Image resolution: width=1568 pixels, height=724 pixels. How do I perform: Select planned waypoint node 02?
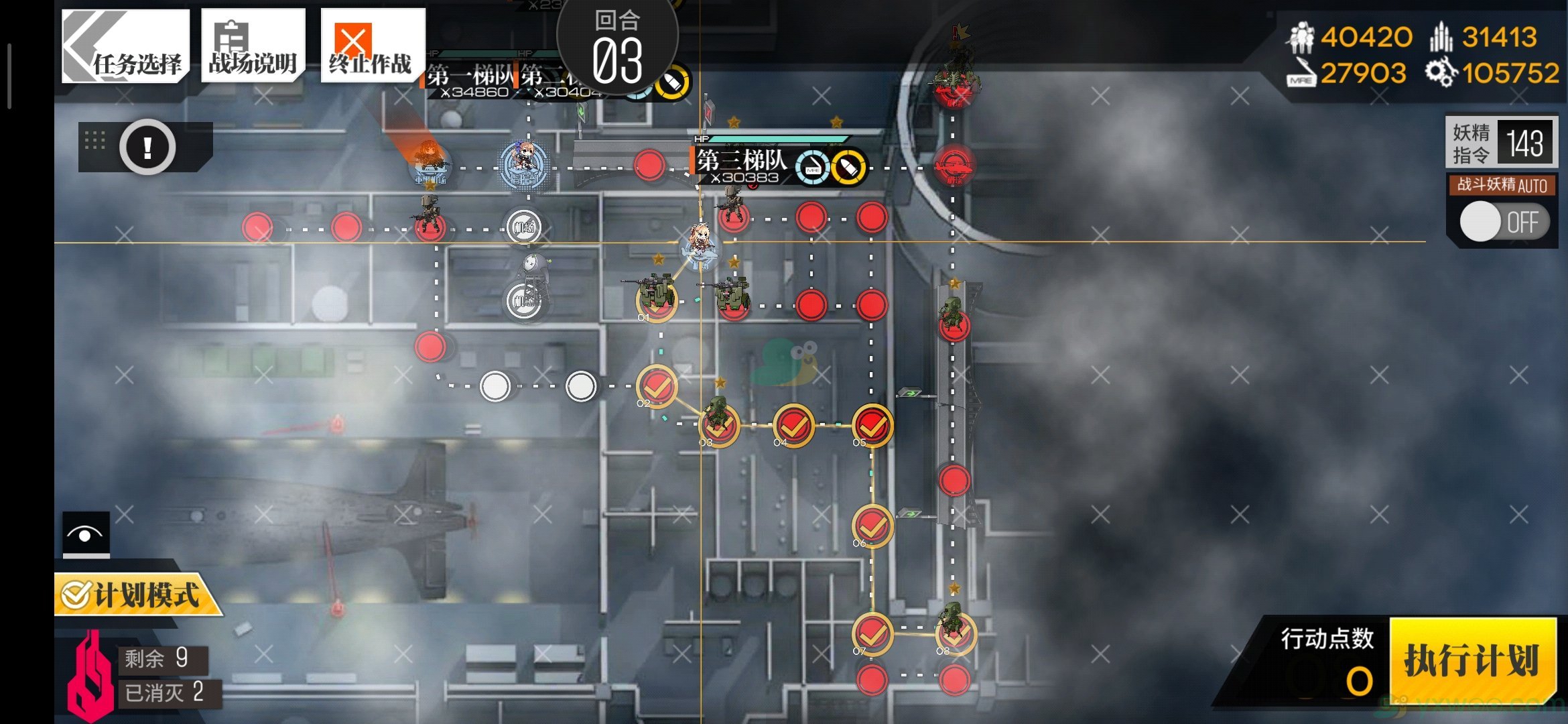point(657,386)
